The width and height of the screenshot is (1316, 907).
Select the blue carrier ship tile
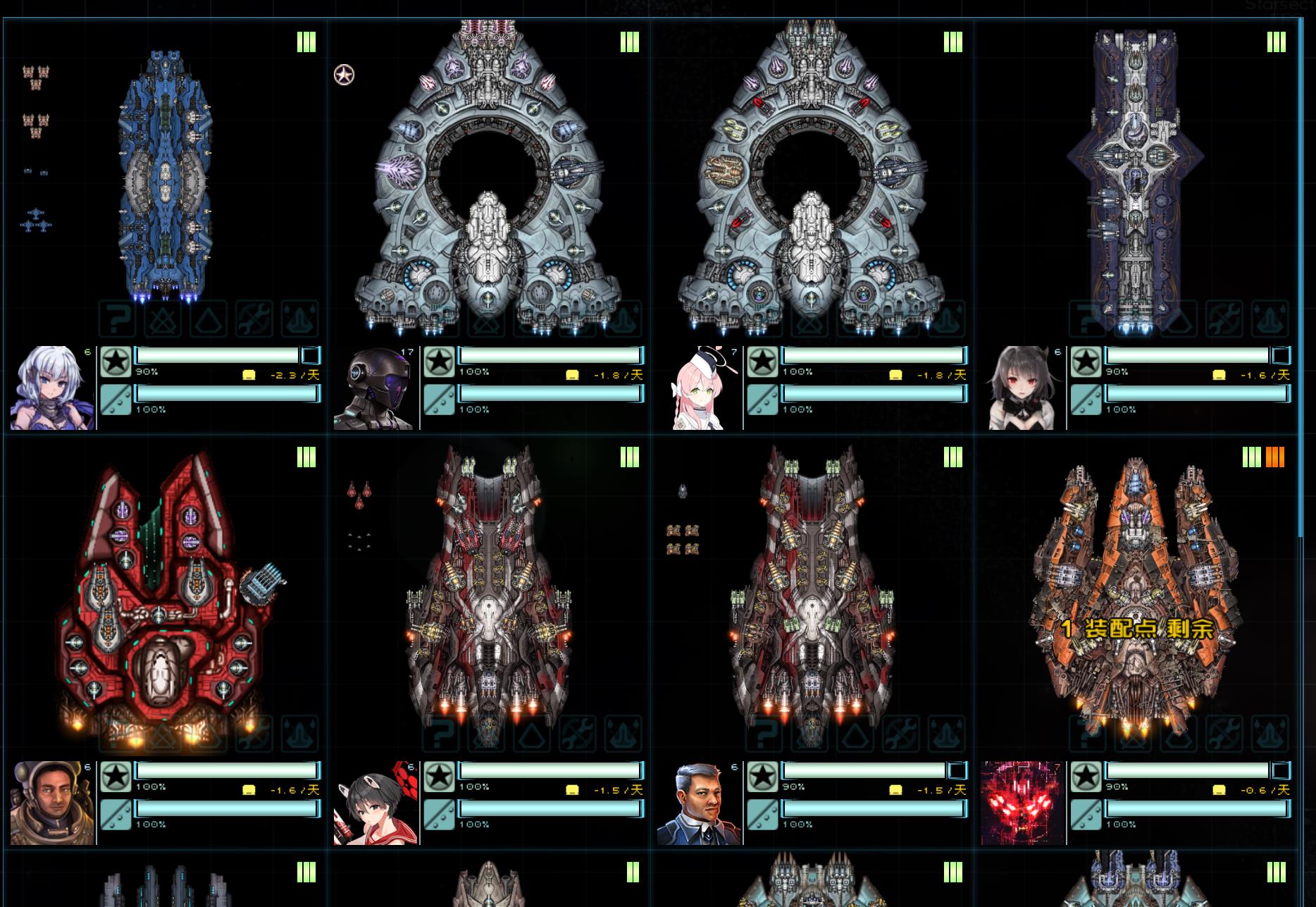click(165, 176)
